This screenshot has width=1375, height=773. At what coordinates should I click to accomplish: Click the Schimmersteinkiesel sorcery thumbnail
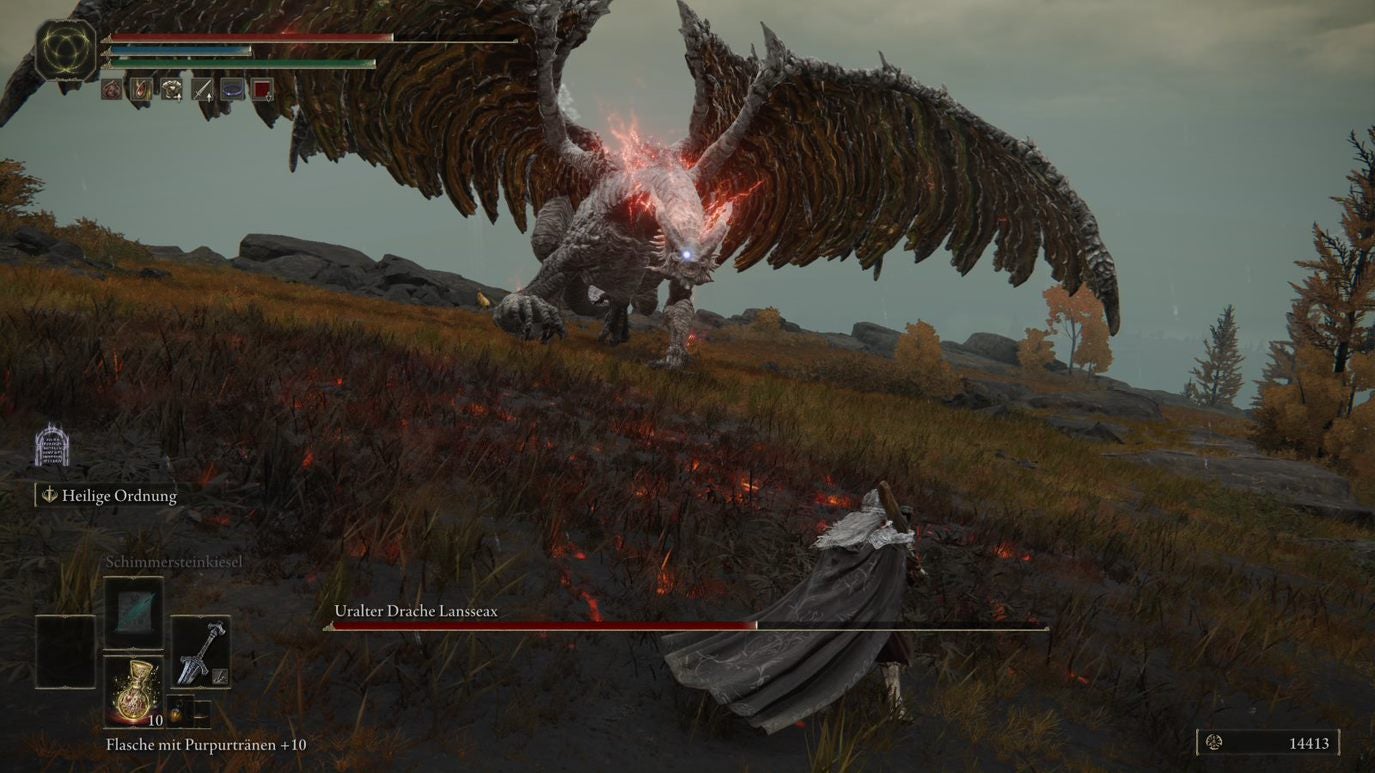point(133,613)
